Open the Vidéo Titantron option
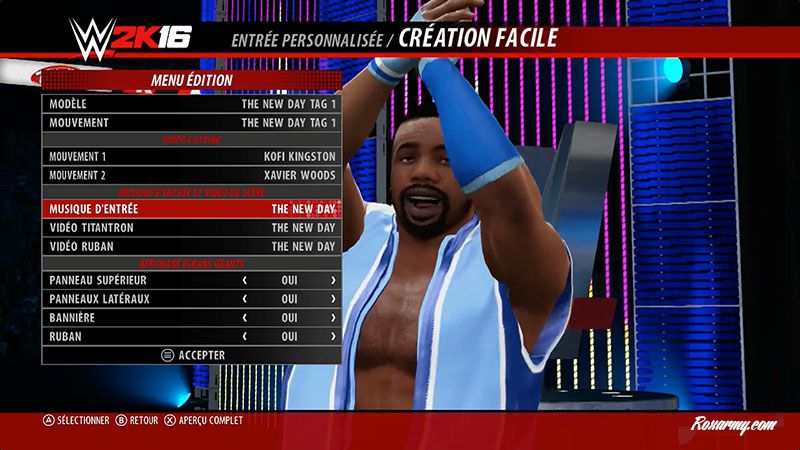Screen dimensions: 800x450 tap(191, 227)
